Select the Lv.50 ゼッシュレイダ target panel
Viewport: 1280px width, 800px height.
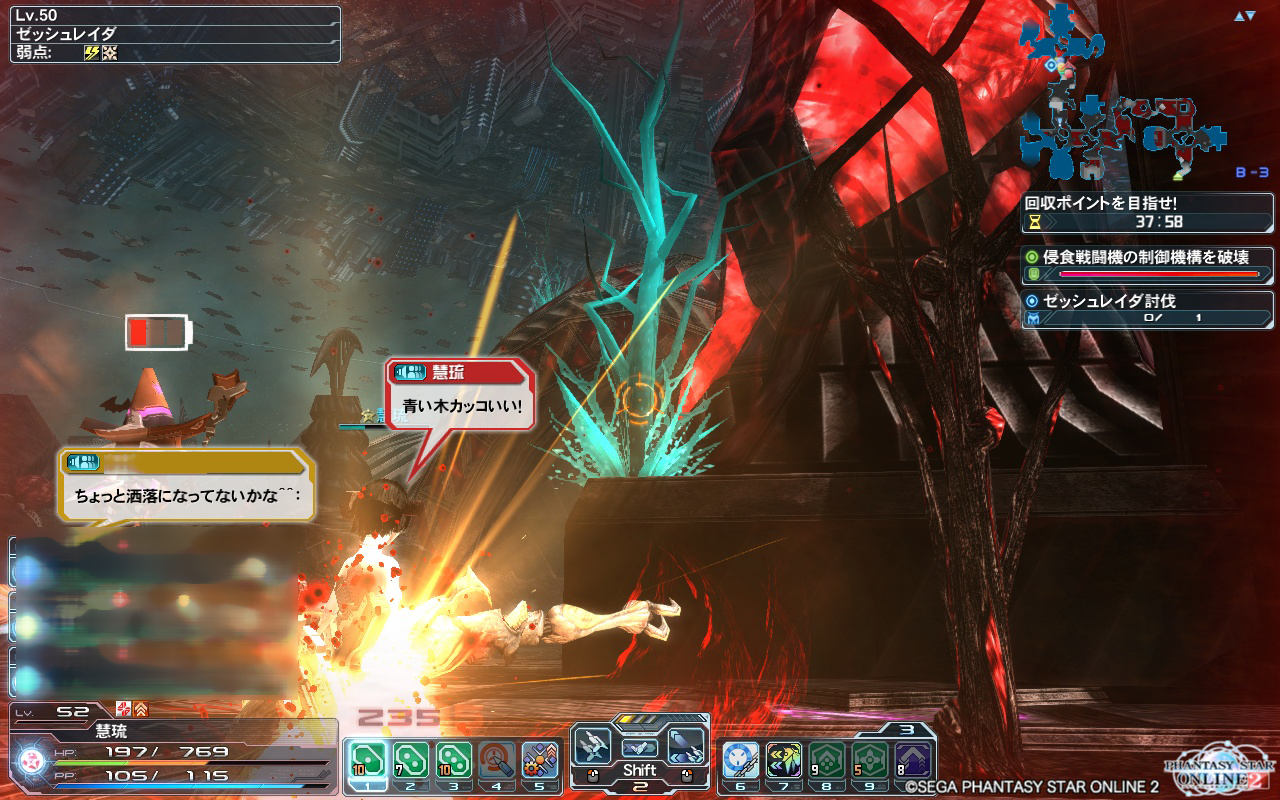pyautogui.click(x=175, y=35)
